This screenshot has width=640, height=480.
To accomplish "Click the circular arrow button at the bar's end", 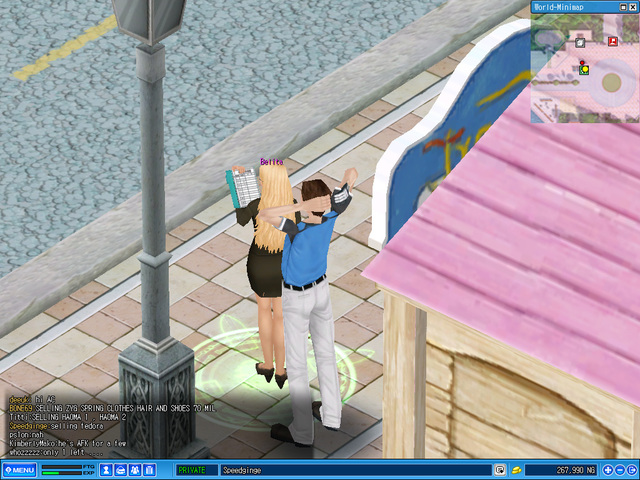I will (x=631, y=470).
